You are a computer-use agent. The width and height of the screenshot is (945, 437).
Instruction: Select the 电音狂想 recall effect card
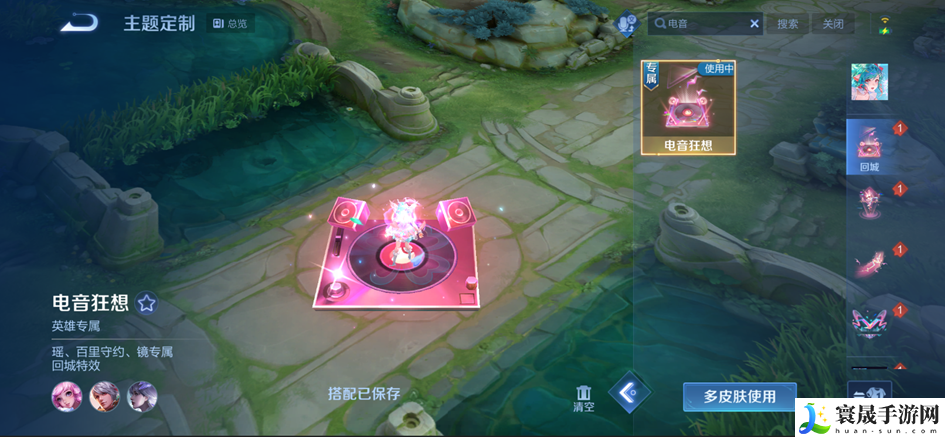688,108
